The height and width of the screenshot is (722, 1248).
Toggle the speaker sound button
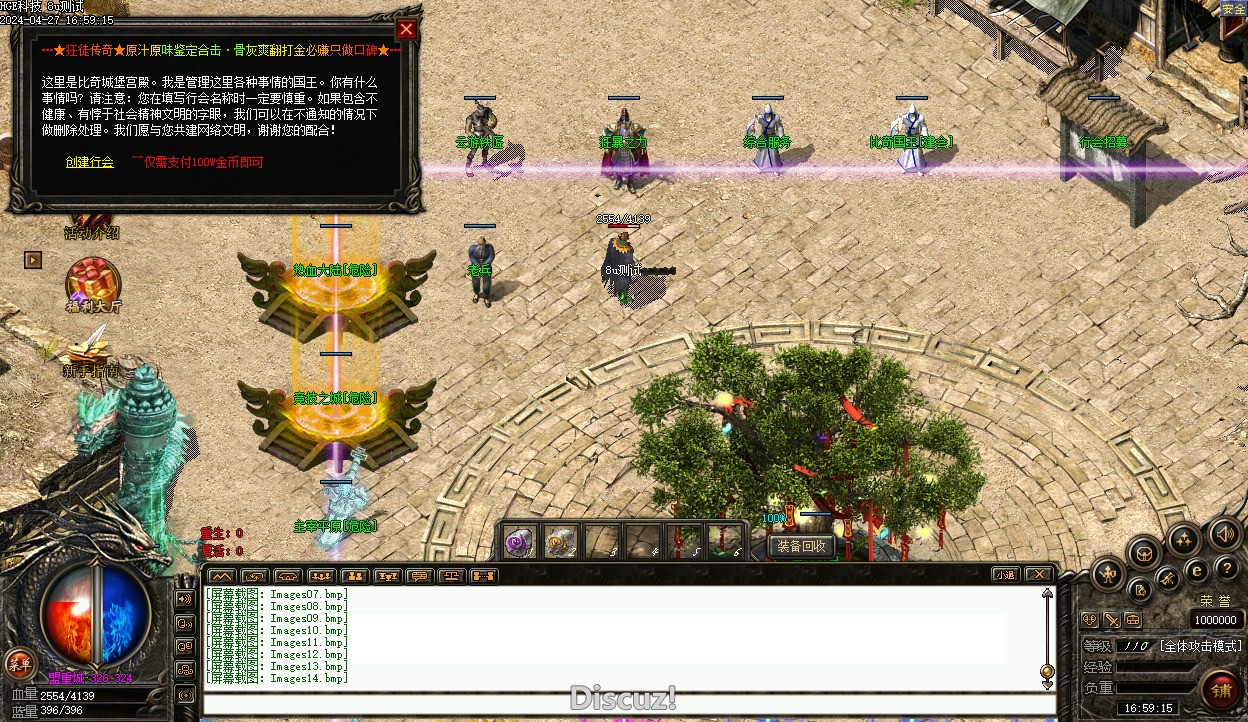1225,535
